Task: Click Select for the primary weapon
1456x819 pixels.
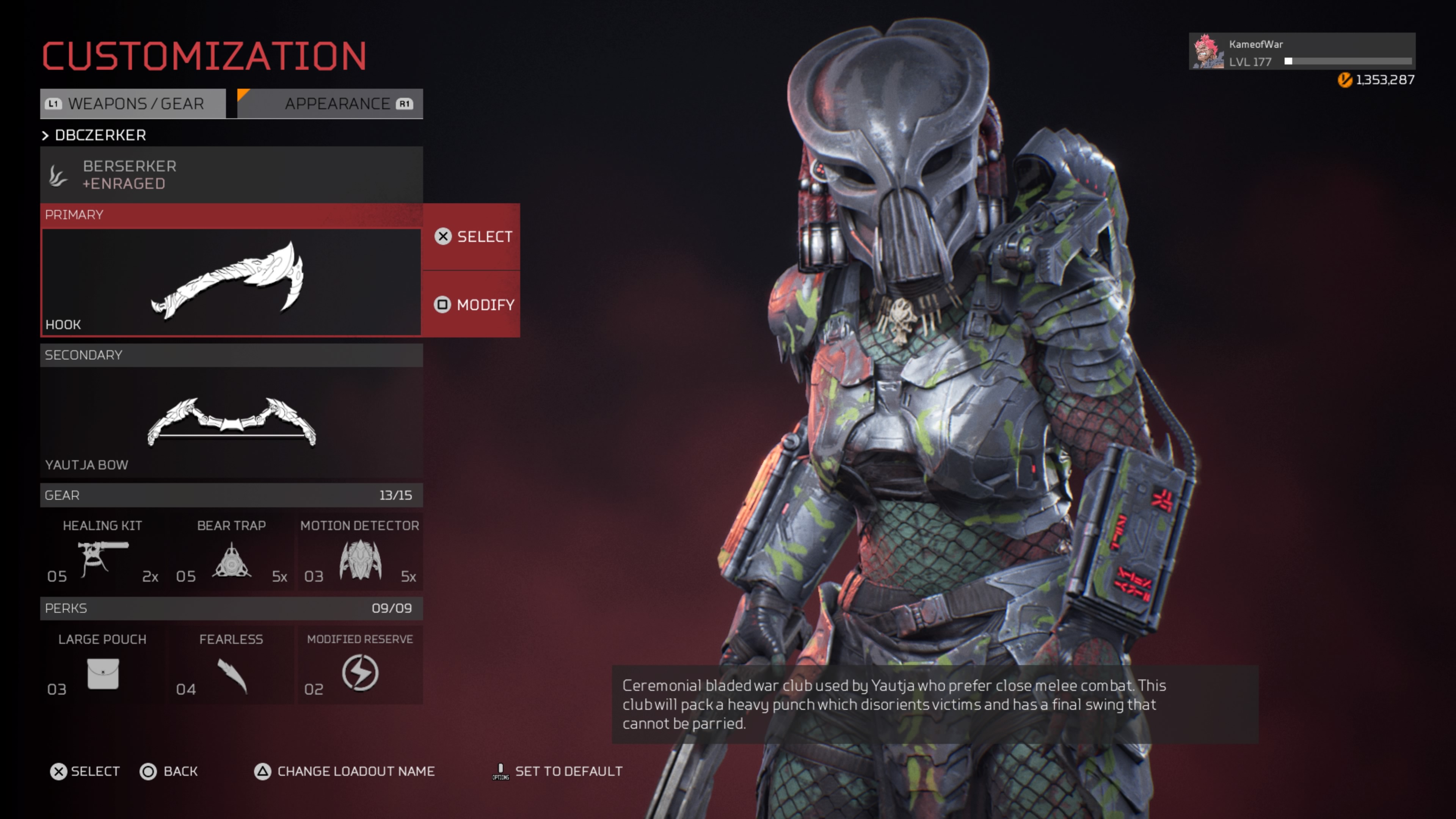Action: point(472,236)
